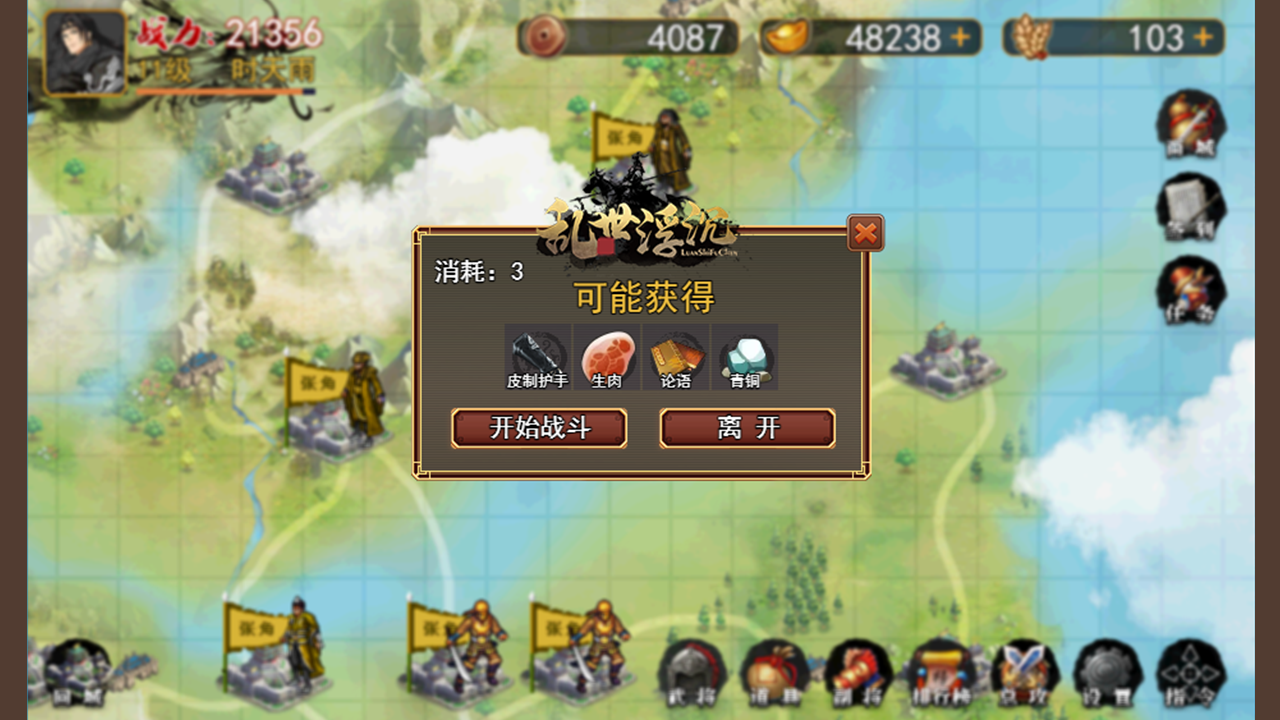Click the + beside the grain resource
The image size is (1280, 720).
point(1202,37)
